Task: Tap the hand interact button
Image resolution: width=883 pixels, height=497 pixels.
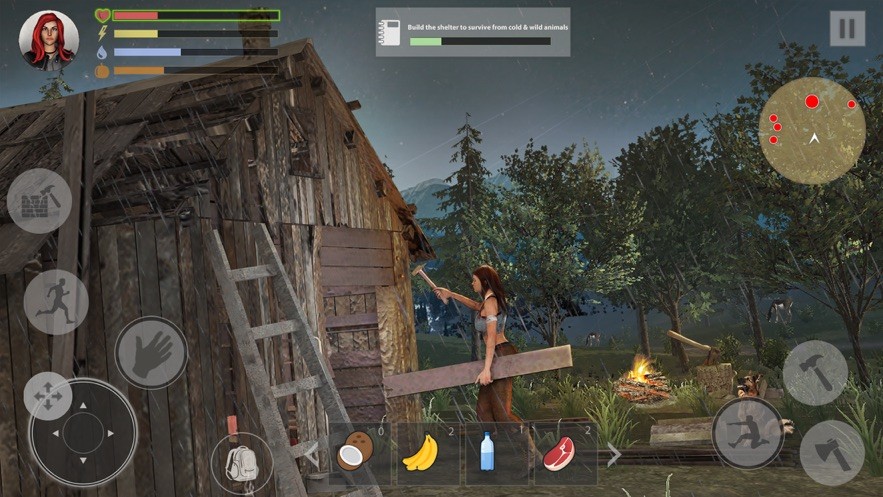Action: (x=151, y=353)
